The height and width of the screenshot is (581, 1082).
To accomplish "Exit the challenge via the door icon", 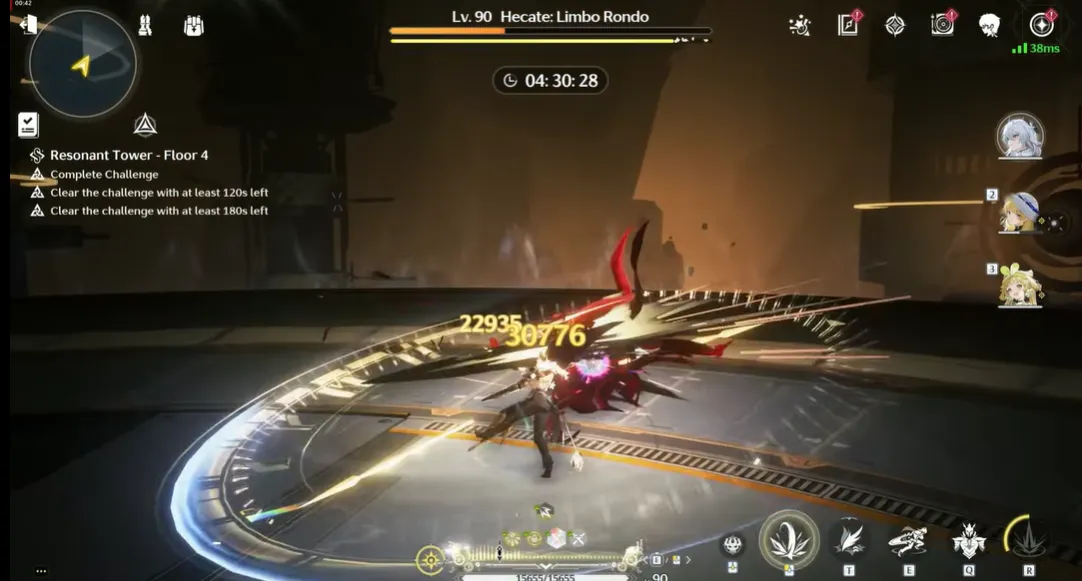I will 28,25.
